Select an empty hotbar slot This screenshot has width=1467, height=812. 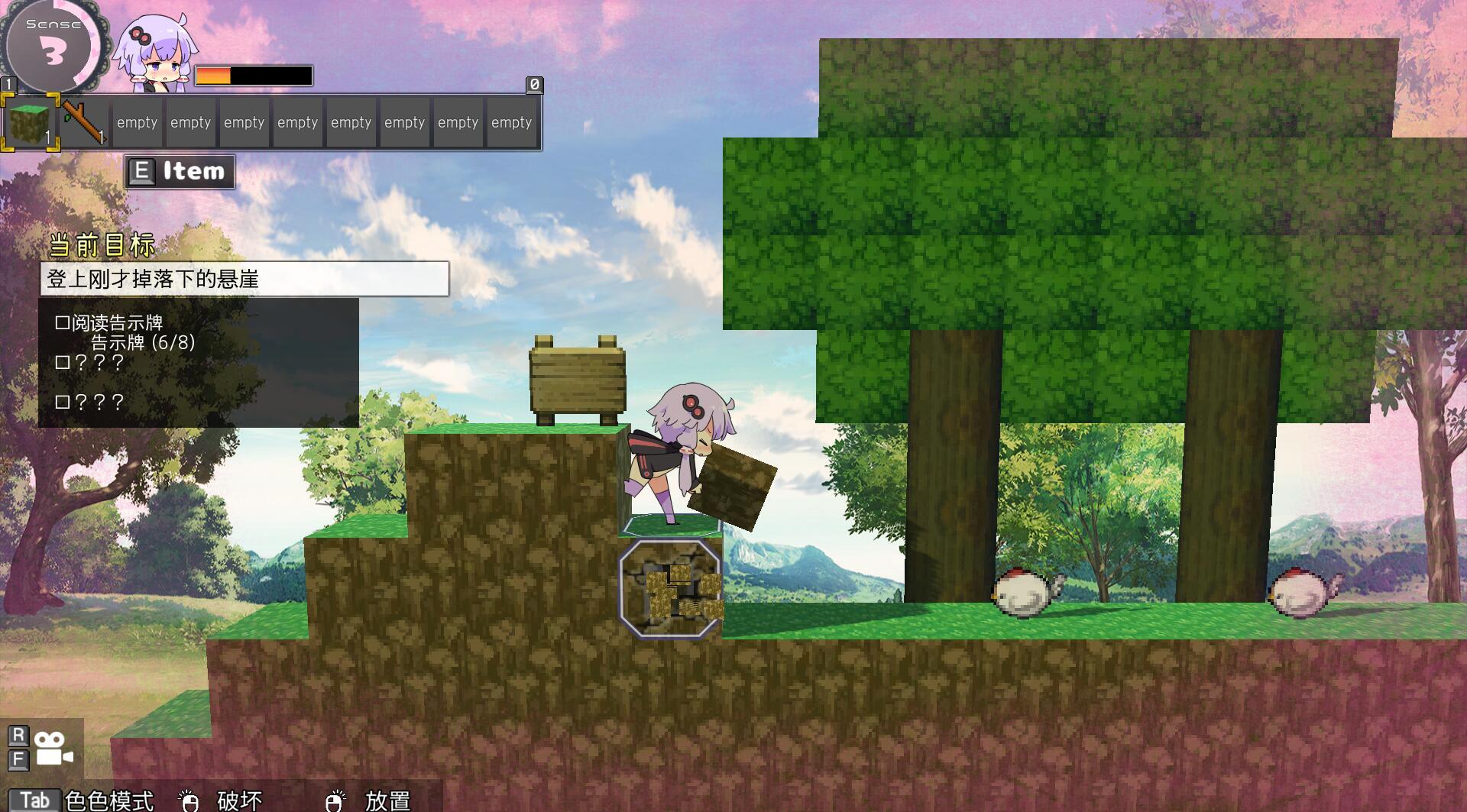pyautogui.click(x=137, y=121)
